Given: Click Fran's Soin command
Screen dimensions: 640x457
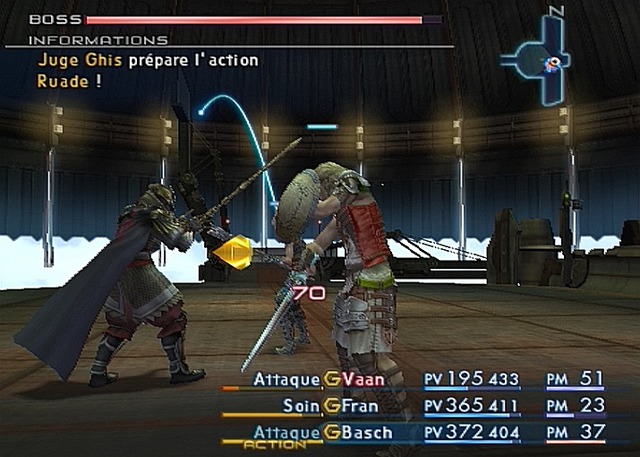Looking at the screenshot, I should coord(301,406).
